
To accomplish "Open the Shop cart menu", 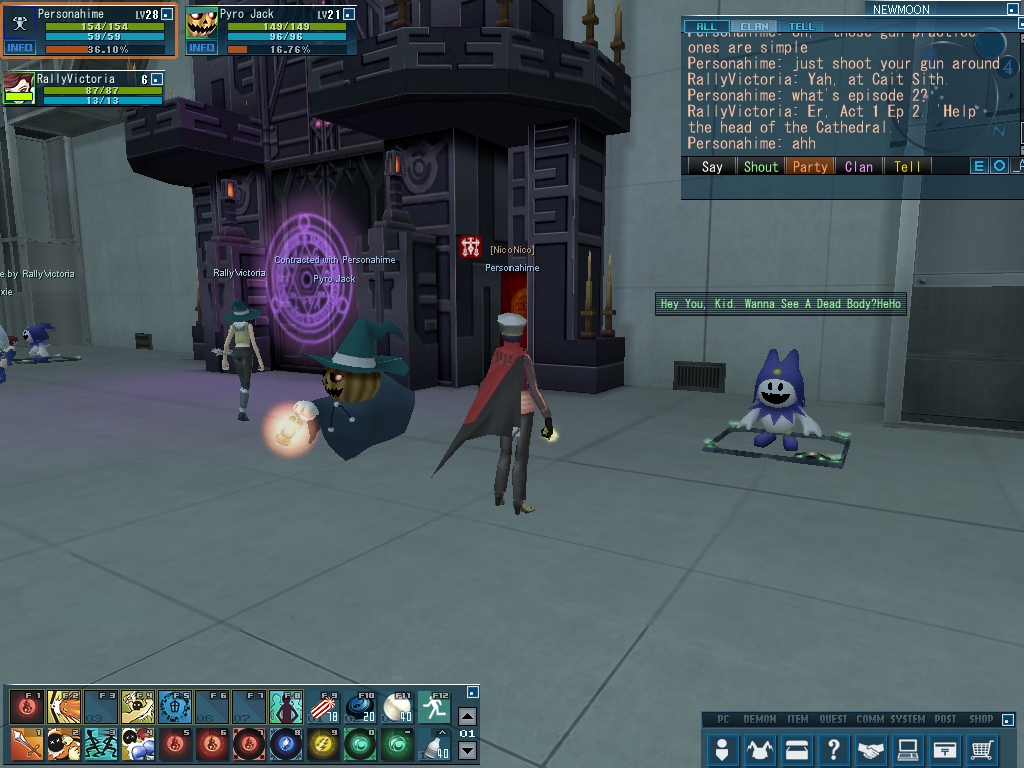I will click(982, 748).
